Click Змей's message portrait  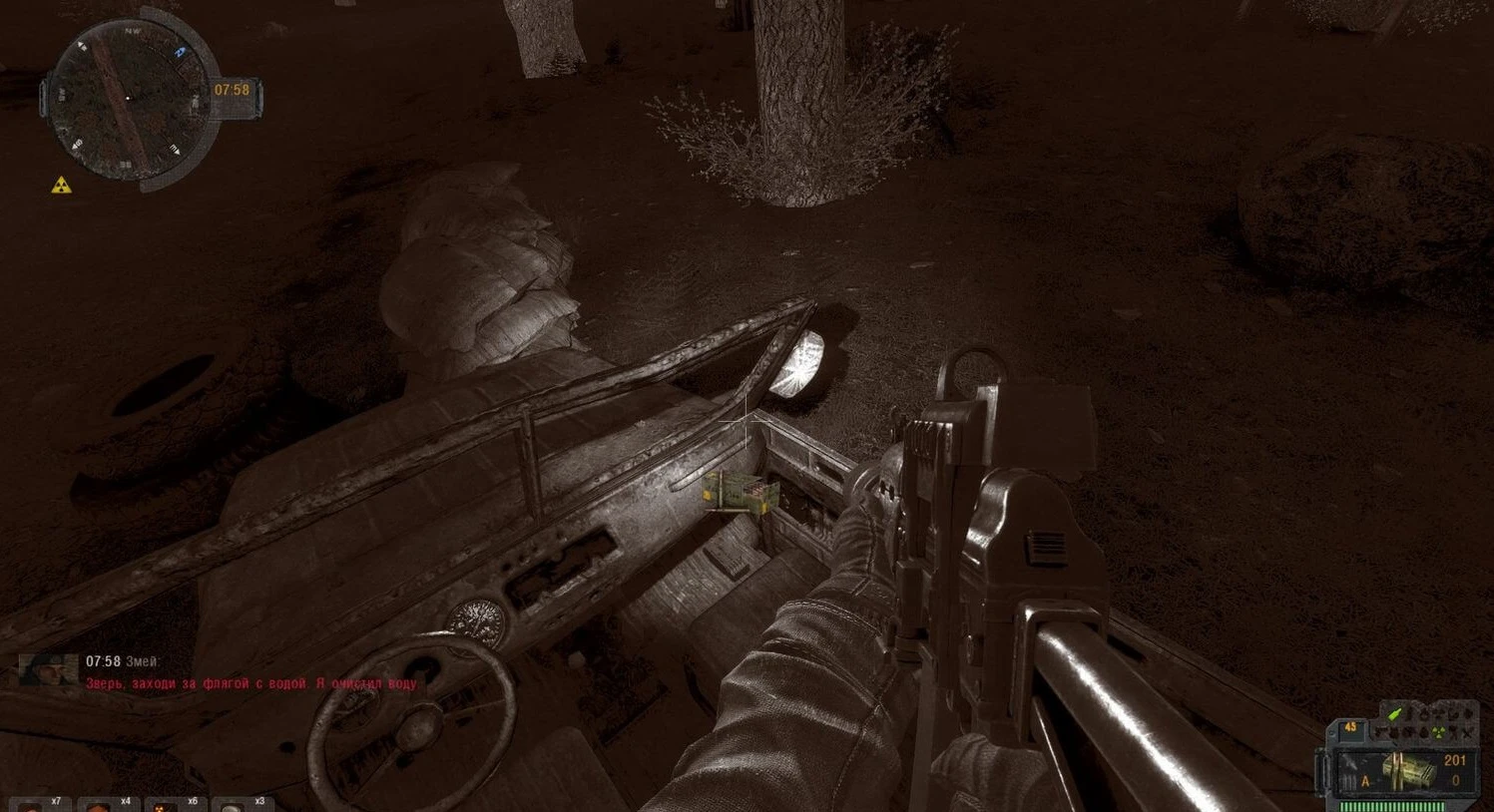tap(48, 668)
